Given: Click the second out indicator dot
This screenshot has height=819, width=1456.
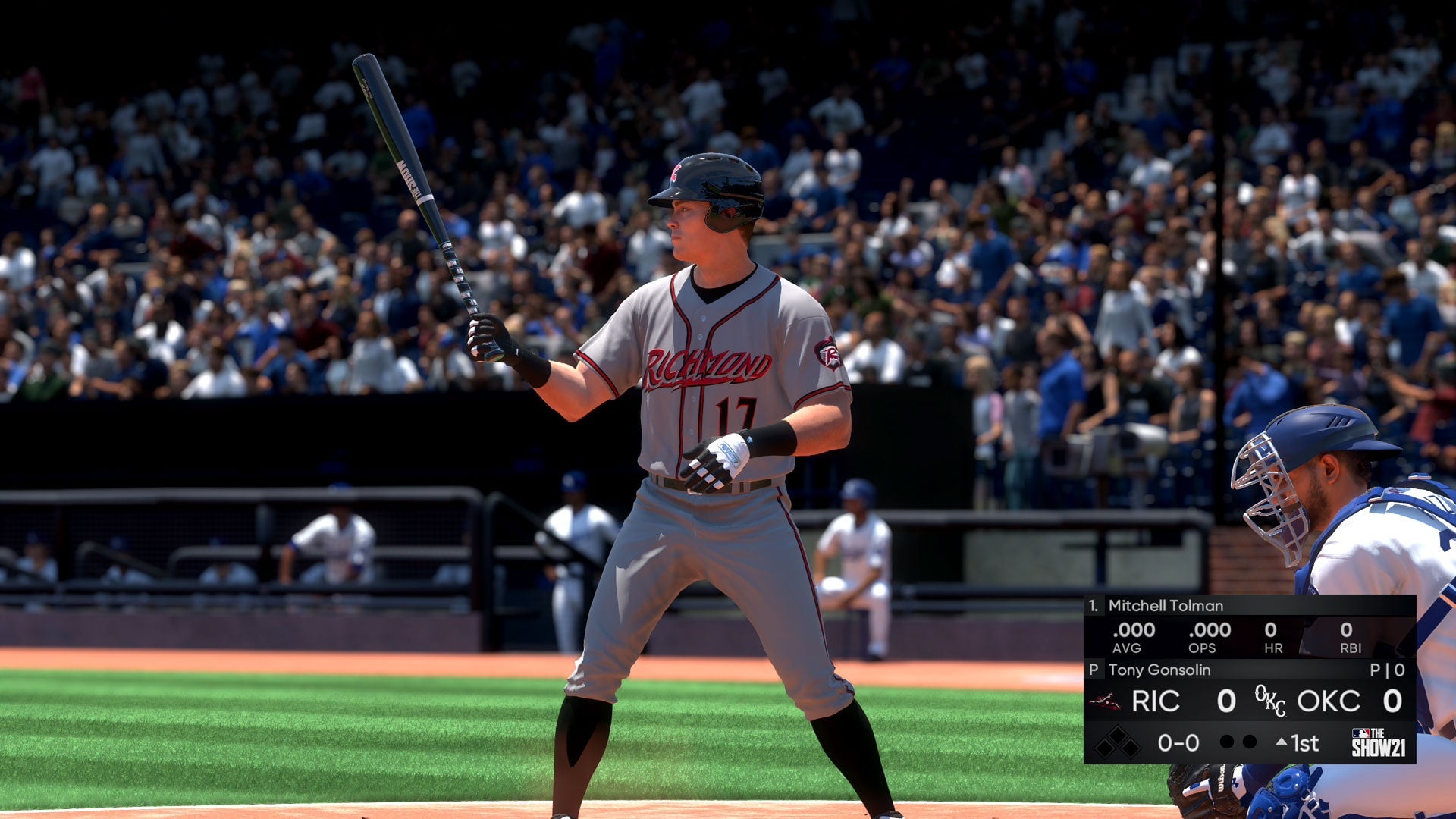Looking at the screenshot, I should (x=1251, y=742).
